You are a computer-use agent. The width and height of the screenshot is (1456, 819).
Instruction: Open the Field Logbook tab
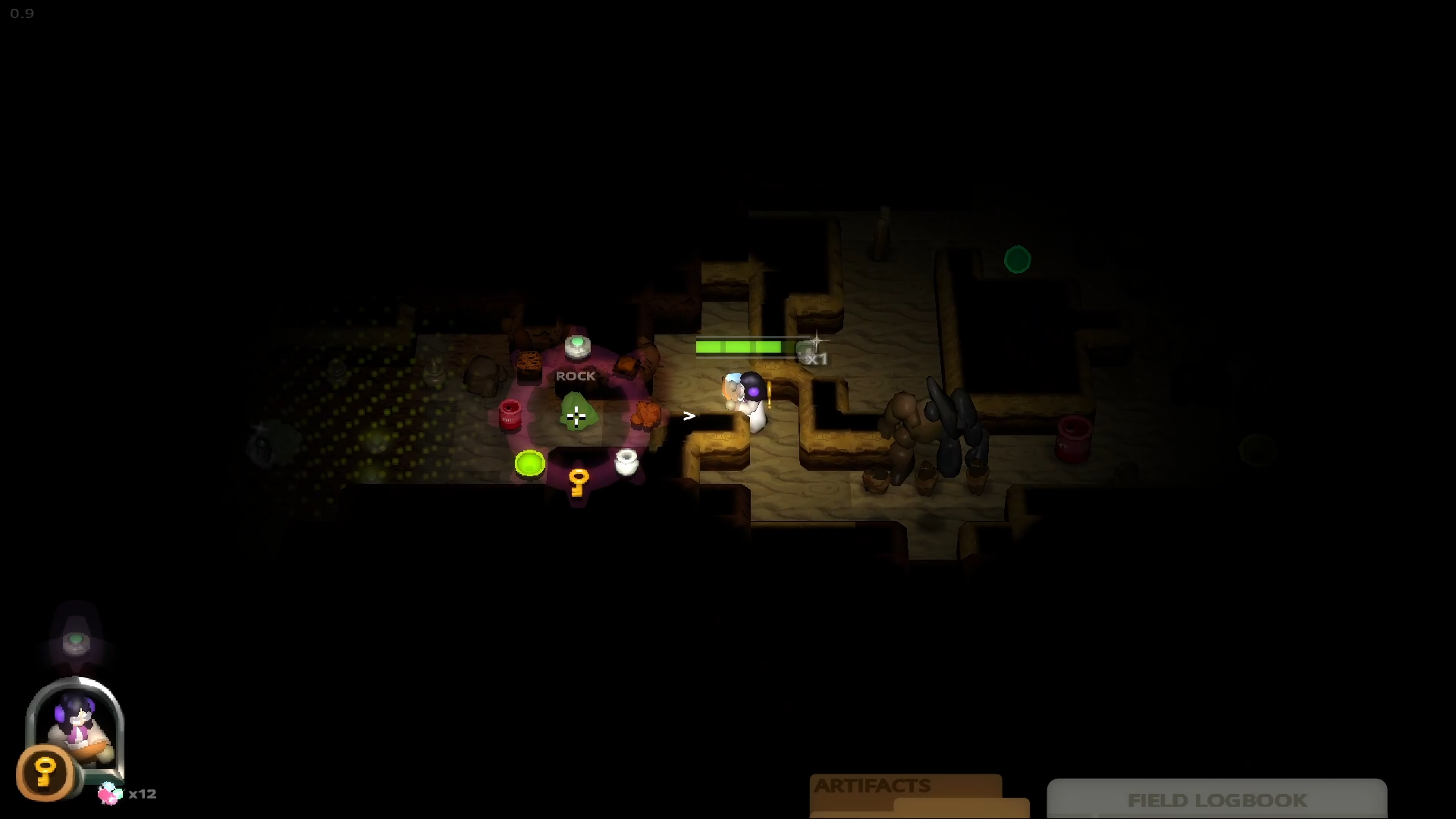pyautogui.click(x=1216, y=799)
